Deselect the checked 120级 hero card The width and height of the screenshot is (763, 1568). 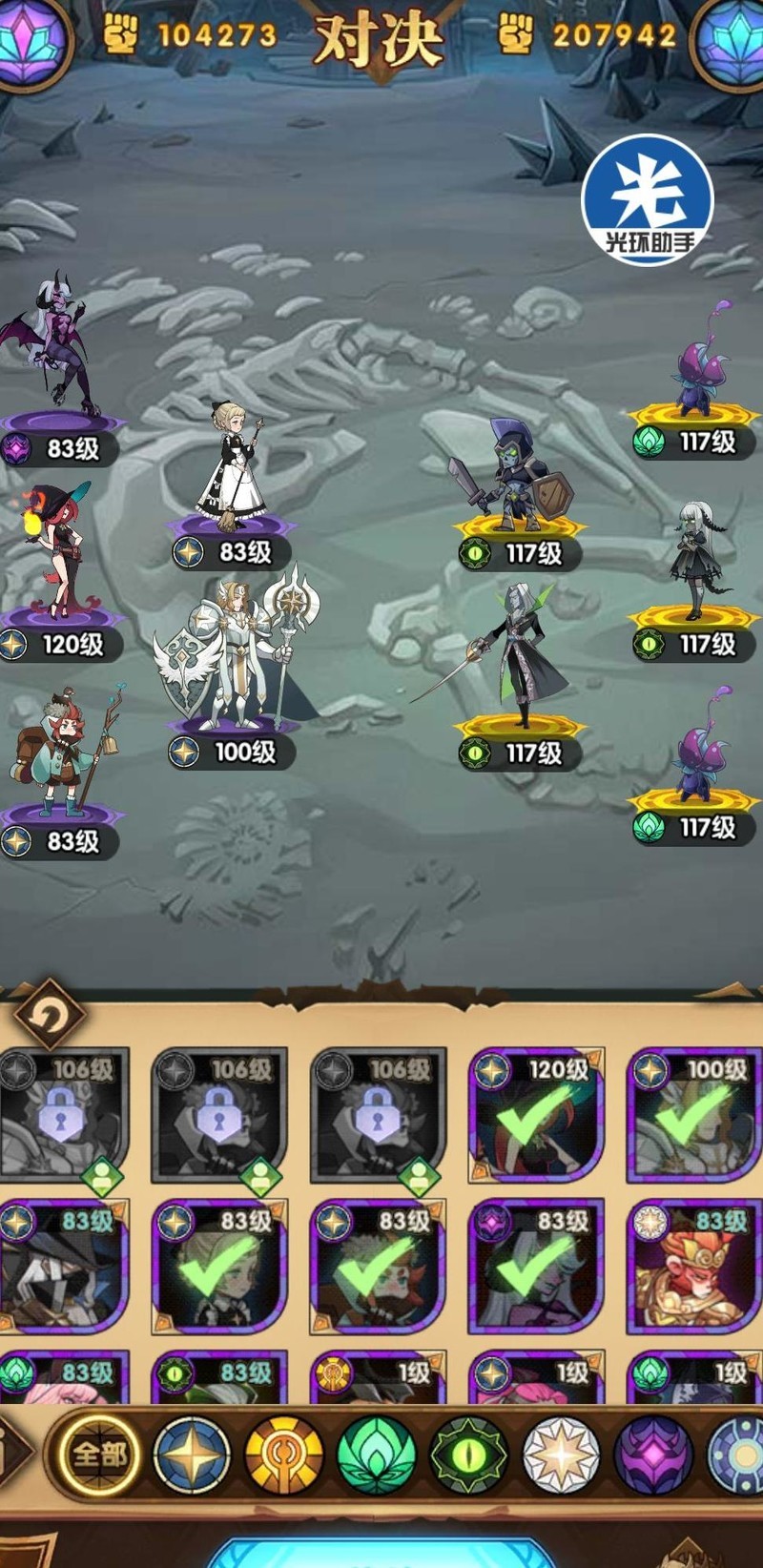tap(536, 1117)
